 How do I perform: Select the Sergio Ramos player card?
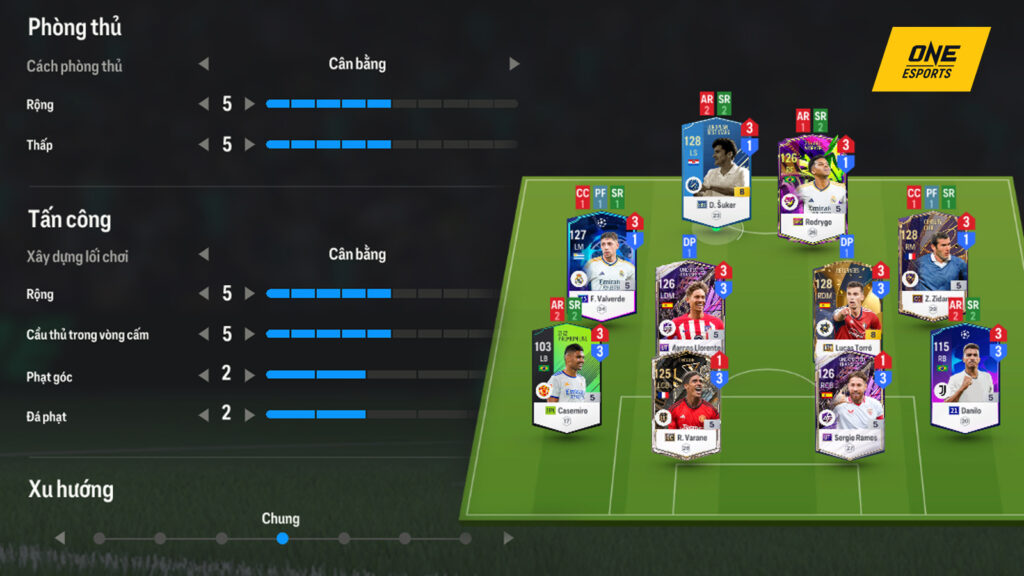(850, 404)
